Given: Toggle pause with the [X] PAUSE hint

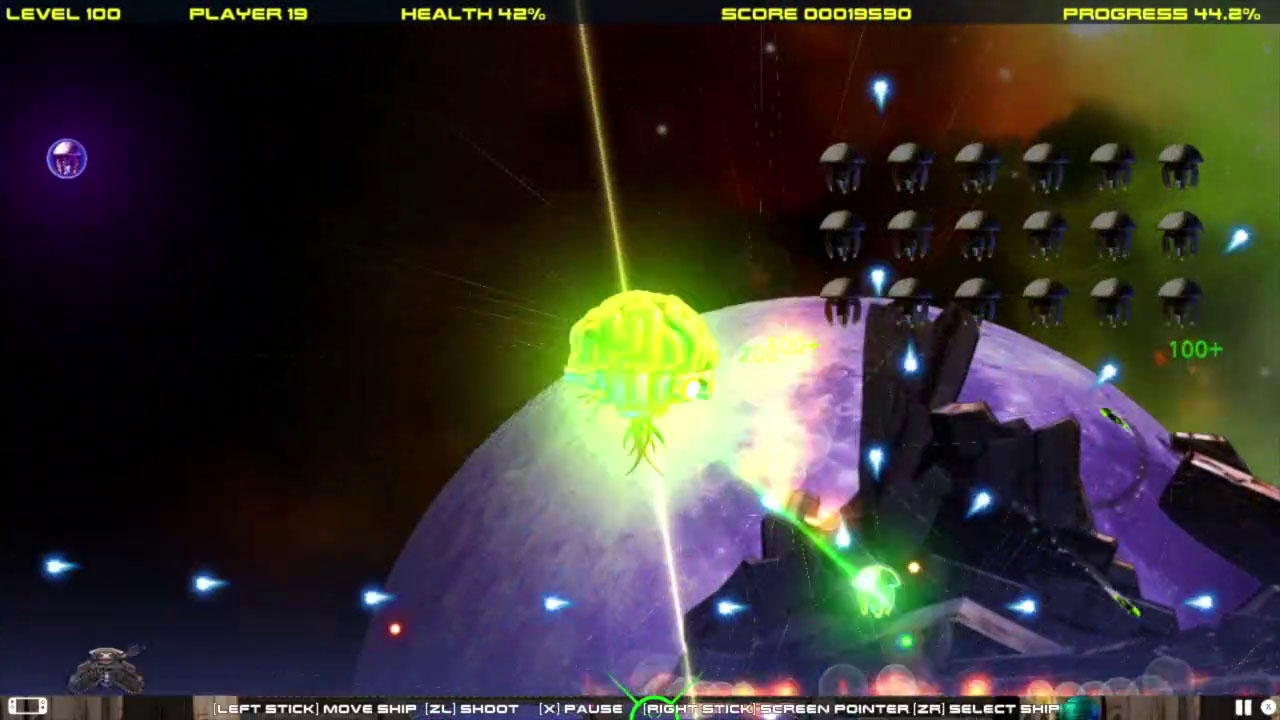Looking at the screenshot, I should pos(580,708).
